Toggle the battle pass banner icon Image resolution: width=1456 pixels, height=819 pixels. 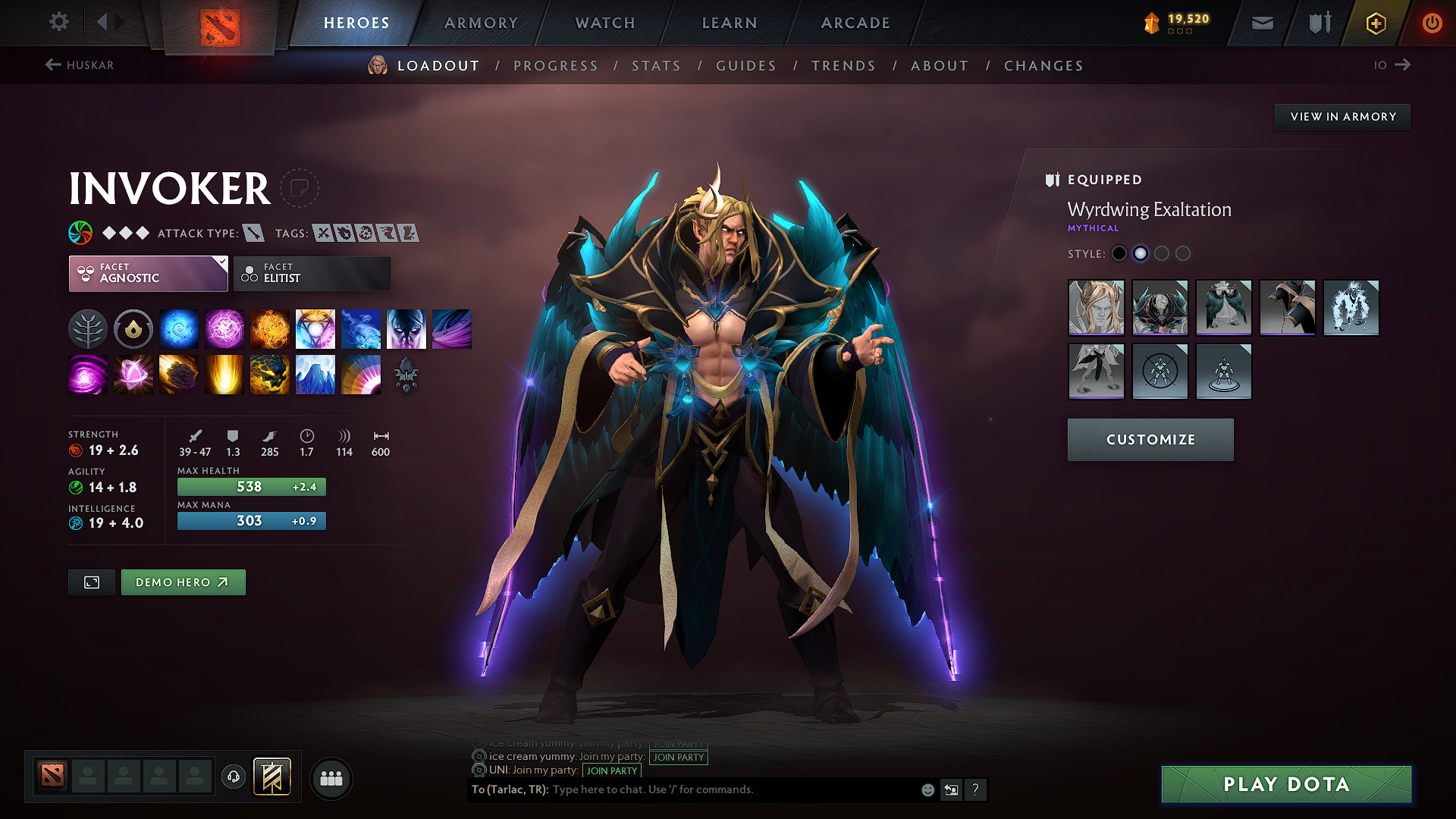(x=271, y=776)
